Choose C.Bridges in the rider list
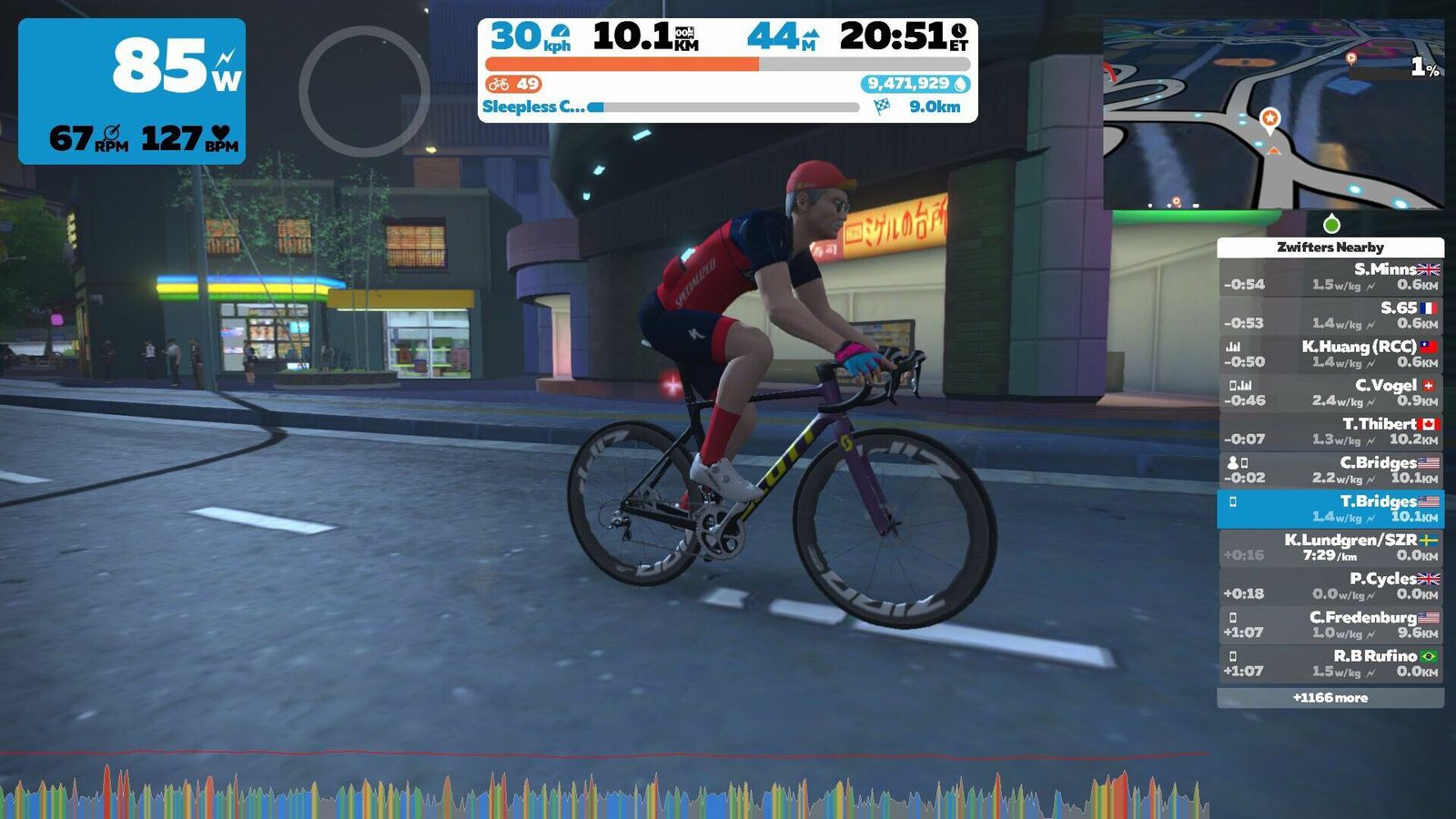This screenshot has height=819, width=1456. click(x=1330, y=470)
